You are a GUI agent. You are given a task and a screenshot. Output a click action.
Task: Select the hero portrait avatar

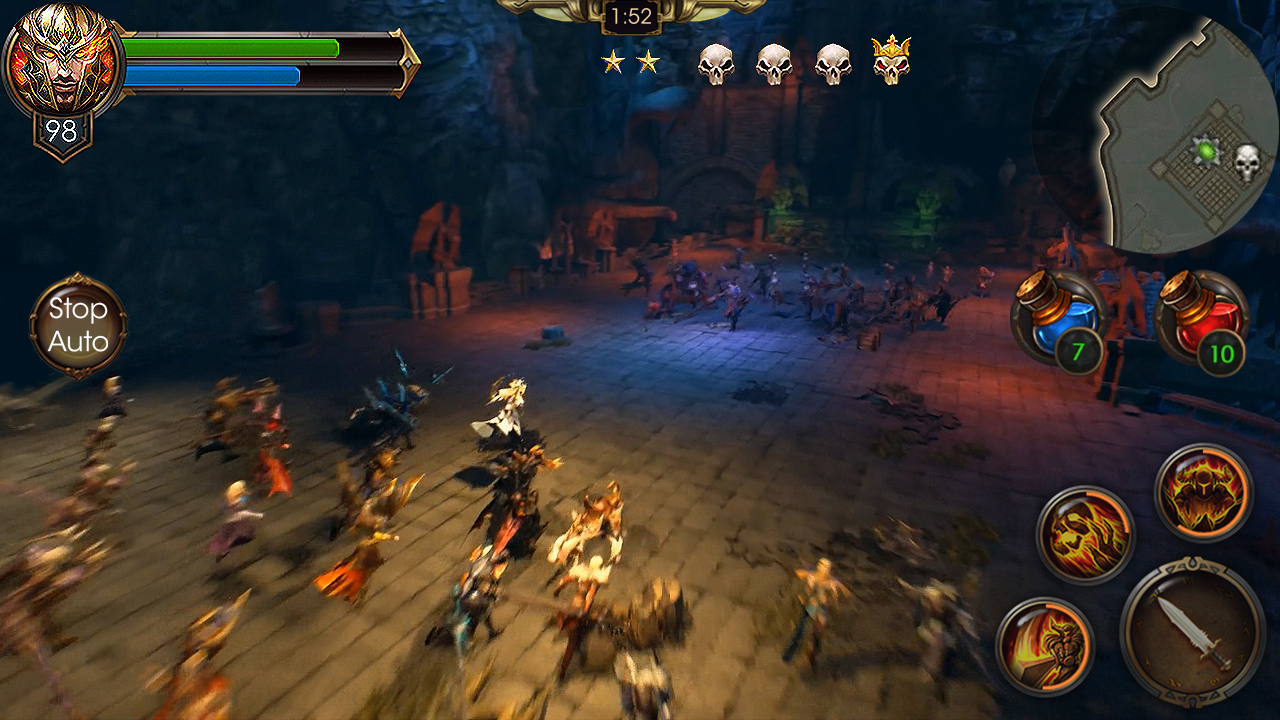click(x=62, y=62)
